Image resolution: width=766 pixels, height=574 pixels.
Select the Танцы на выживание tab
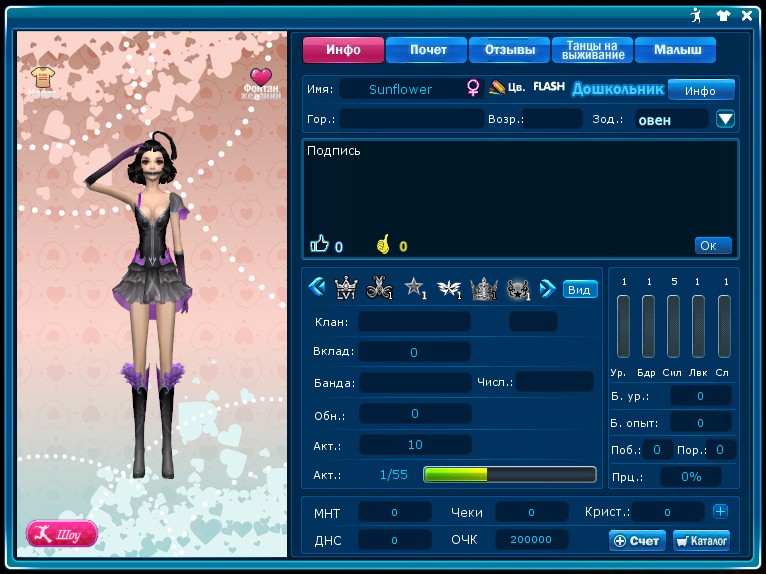(592, 50)
